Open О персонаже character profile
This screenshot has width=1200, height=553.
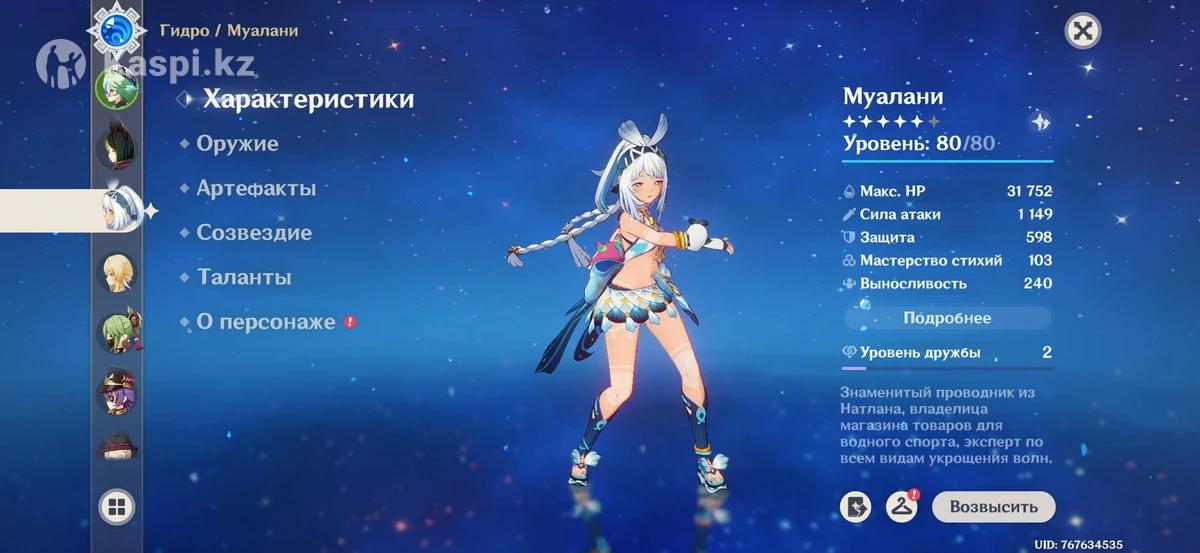click(265, 322)
